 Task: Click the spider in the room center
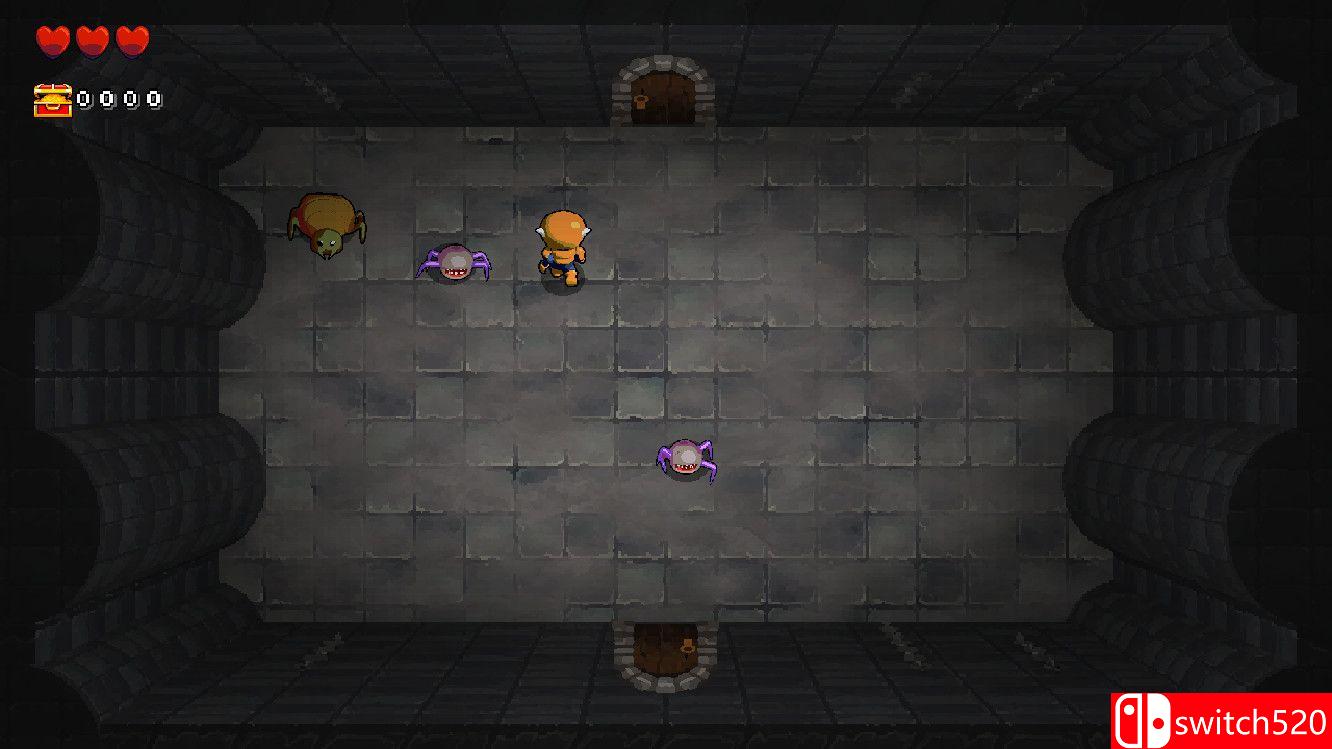pos(687,458)
